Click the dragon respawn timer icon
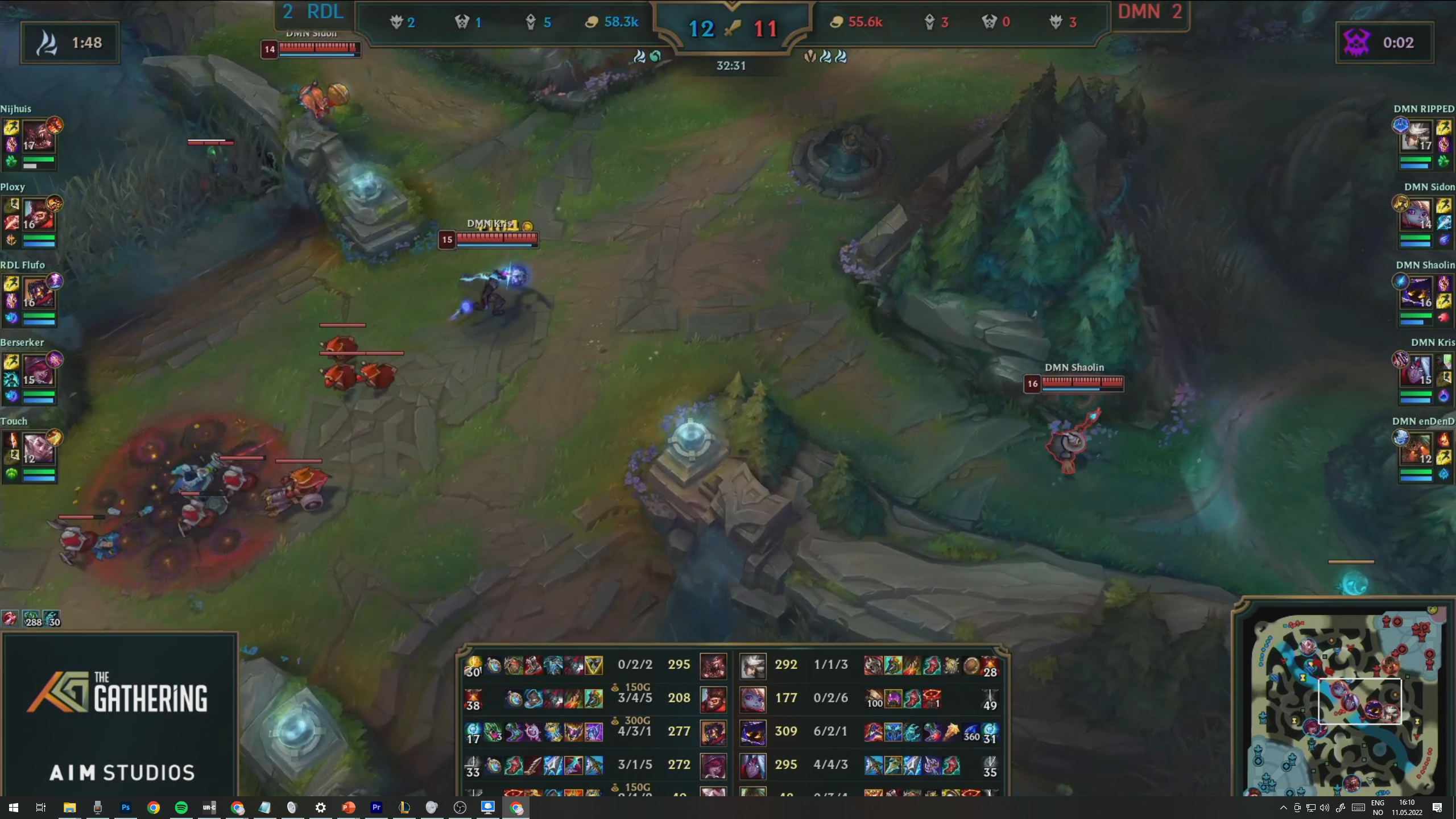The image size is (1456, 819). [x=47, y=43]
